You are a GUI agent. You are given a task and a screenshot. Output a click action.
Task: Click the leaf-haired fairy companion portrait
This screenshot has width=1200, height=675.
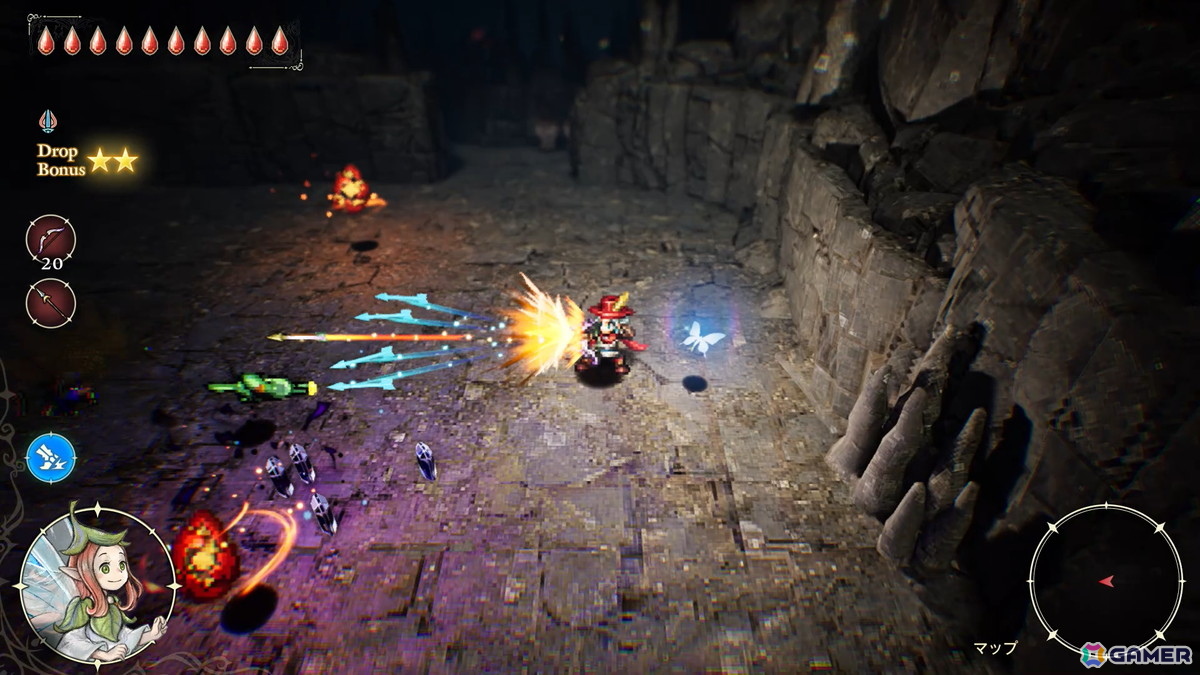pos(97,586)
